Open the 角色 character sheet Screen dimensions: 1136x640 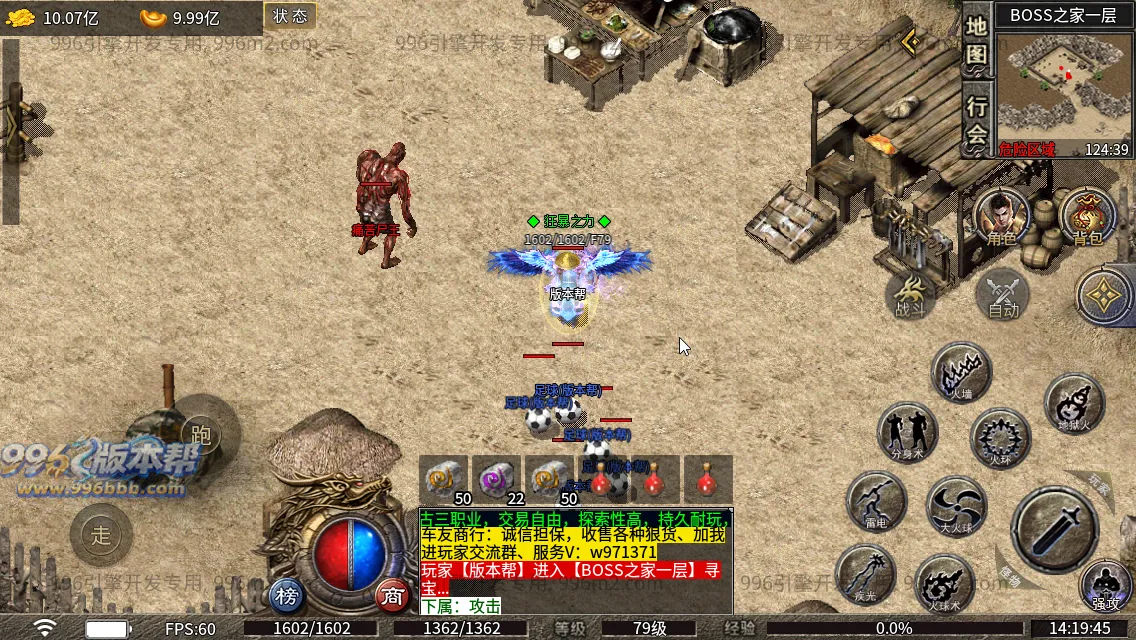pos(1001,217)
